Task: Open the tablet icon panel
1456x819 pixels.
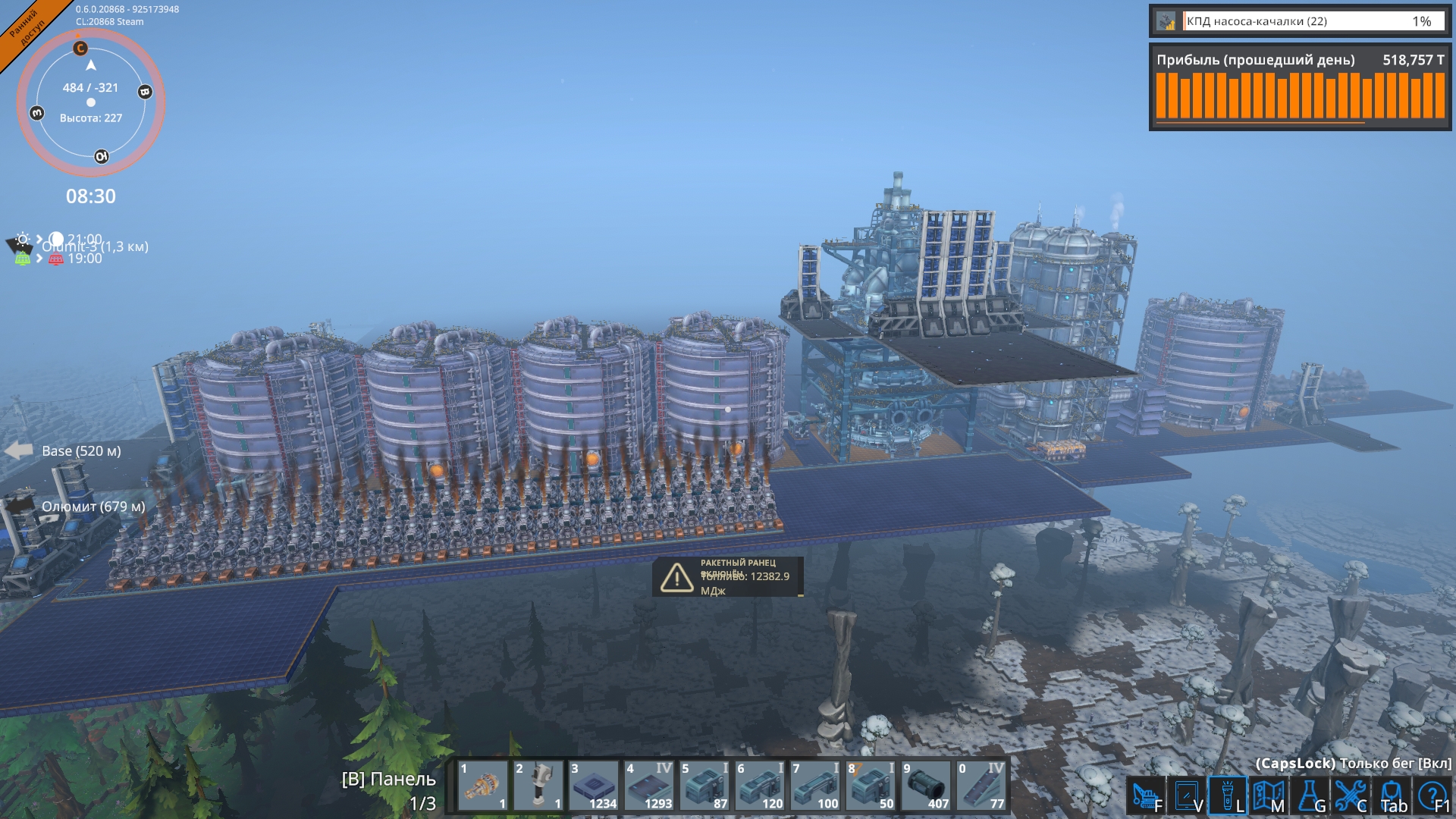Action: [x=1186, y=796]
